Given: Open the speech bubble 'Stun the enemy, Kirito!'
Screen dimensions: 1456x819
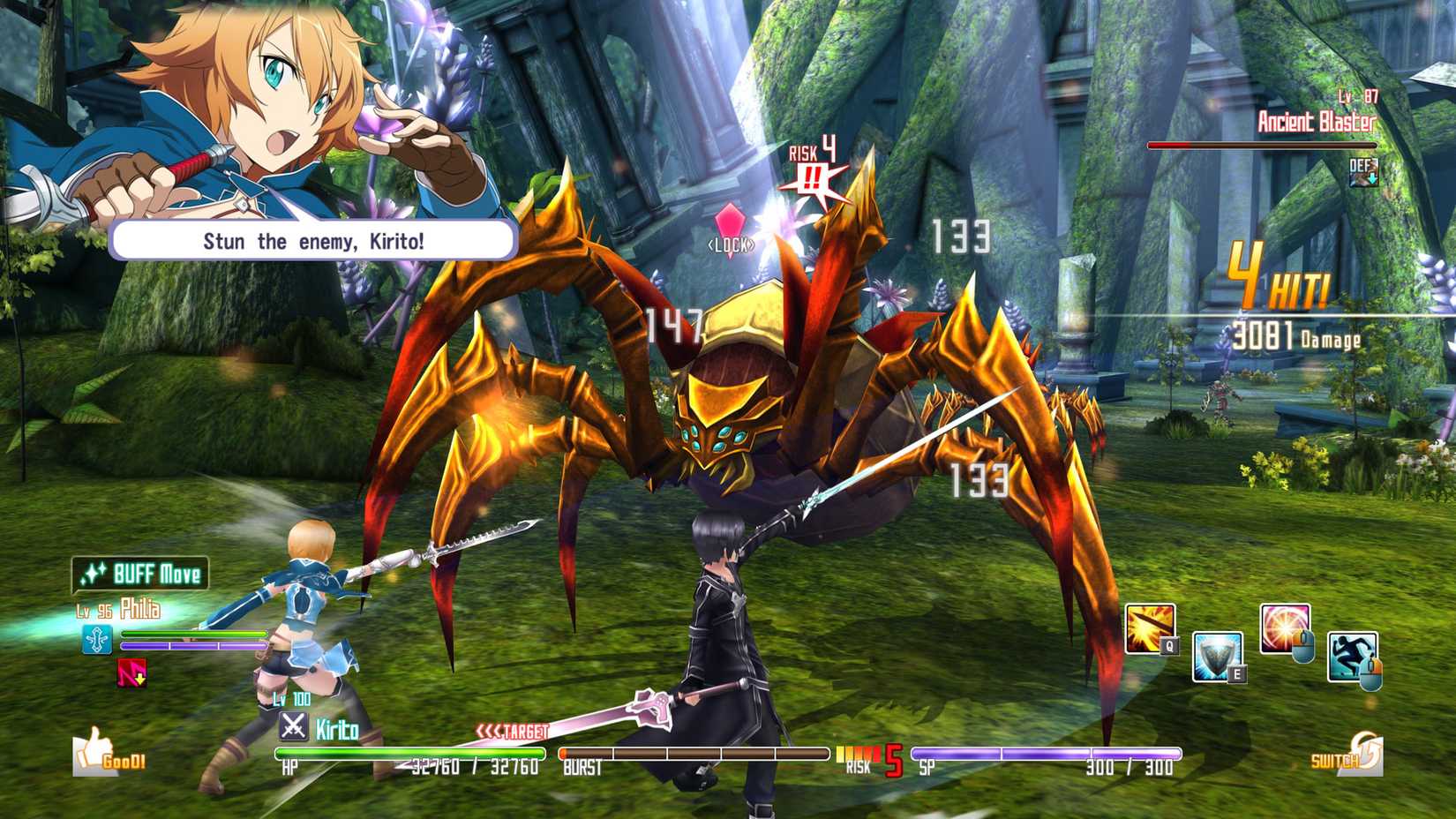Looking at the screenshot, I should point(313,240).
